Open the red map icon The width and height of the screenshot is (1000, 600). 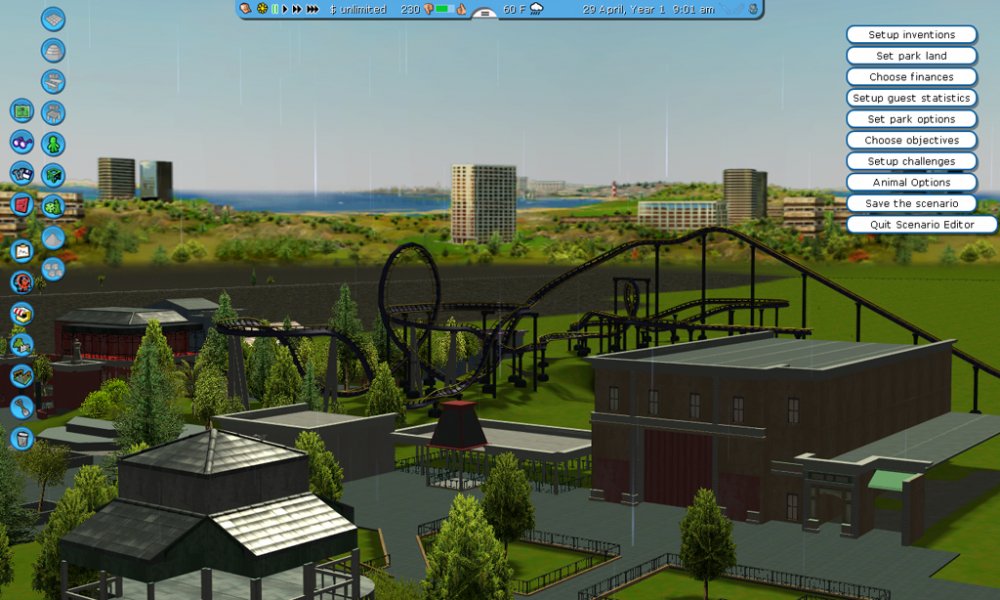pyautogui.click(x=22, y=205)
